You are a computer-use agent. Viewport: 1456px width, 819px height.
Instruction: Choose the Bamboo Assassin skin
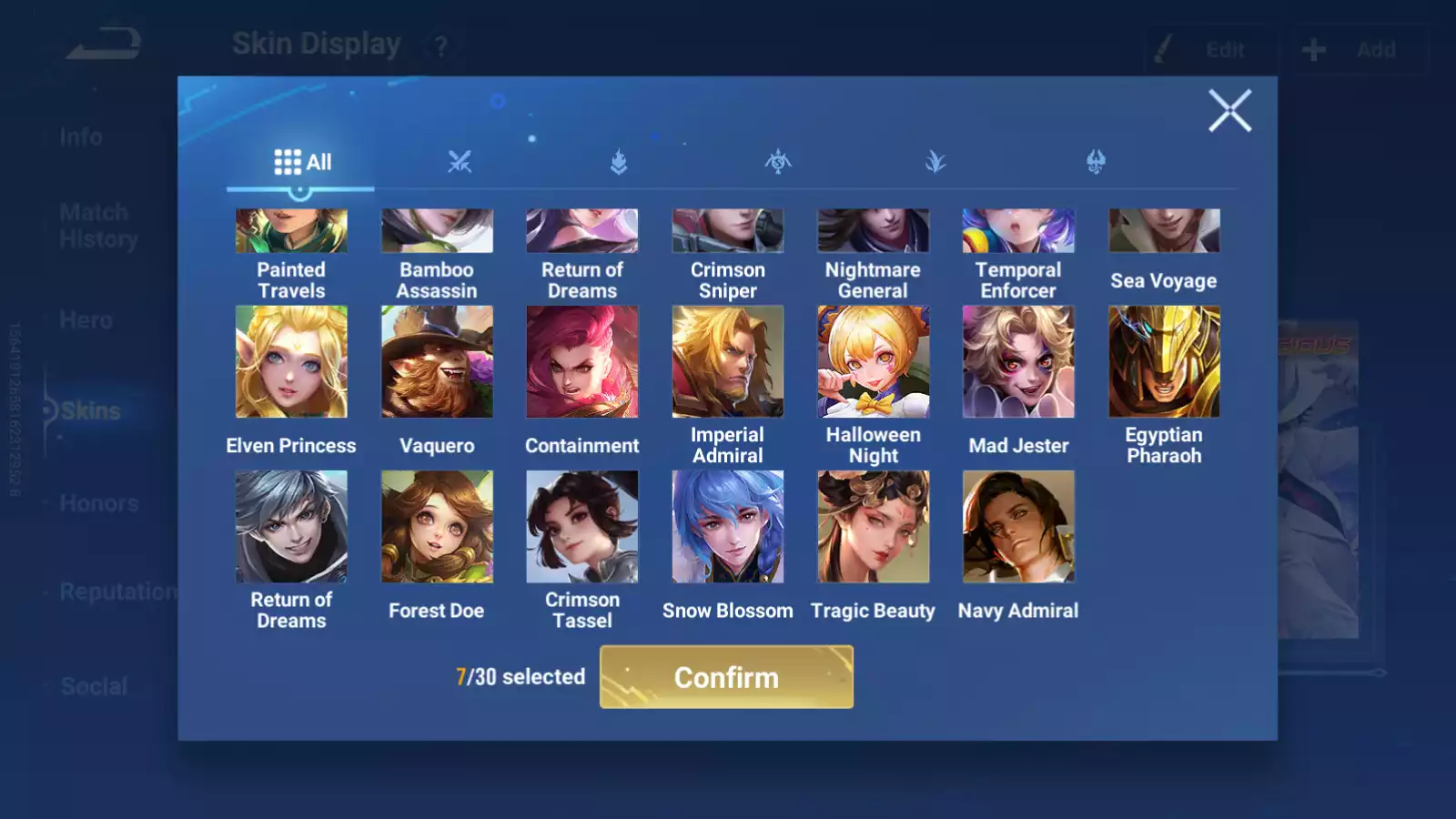tap(437, 232)
